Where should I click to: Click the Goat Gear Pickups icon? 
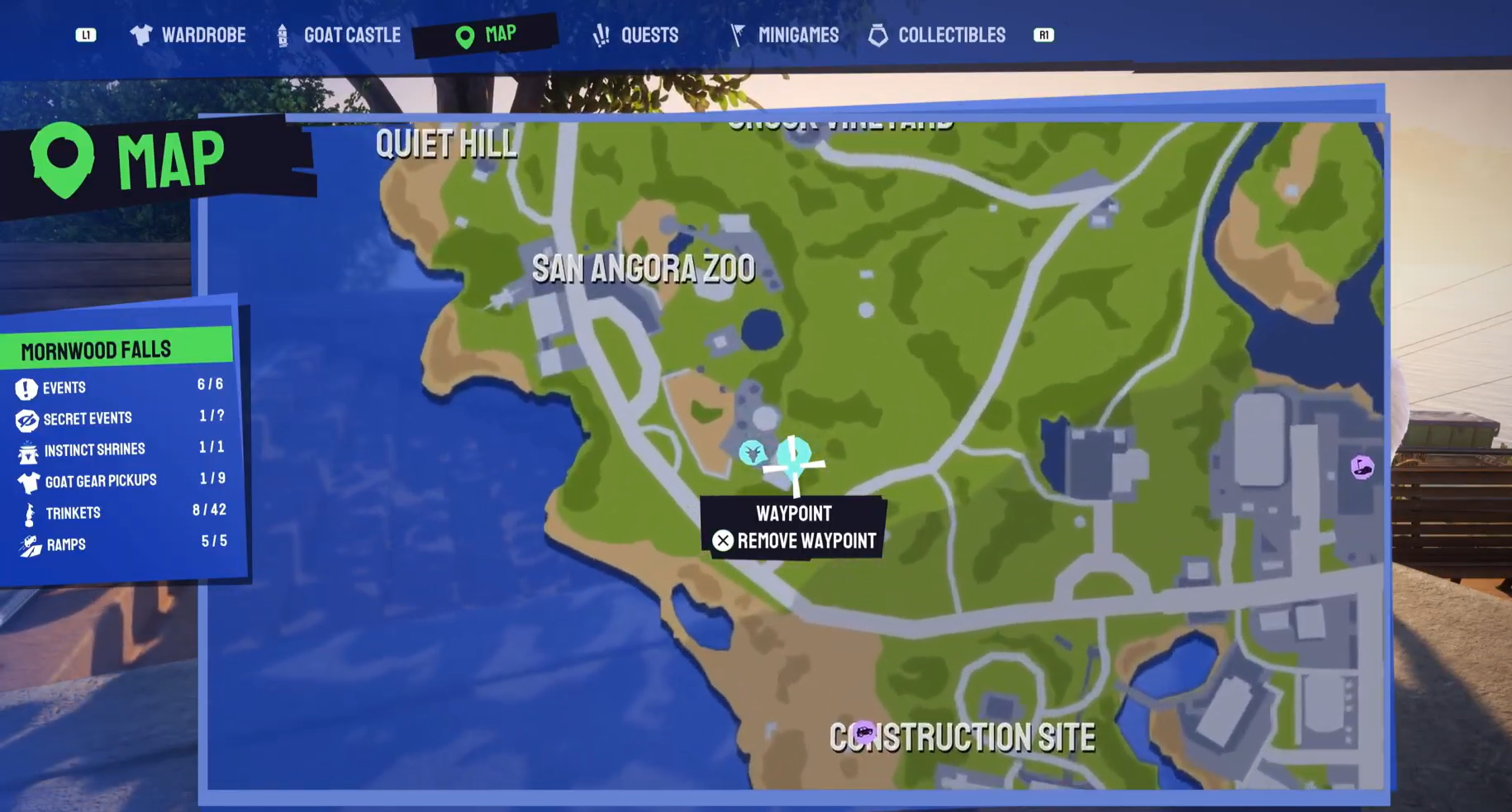click(27, 481)
